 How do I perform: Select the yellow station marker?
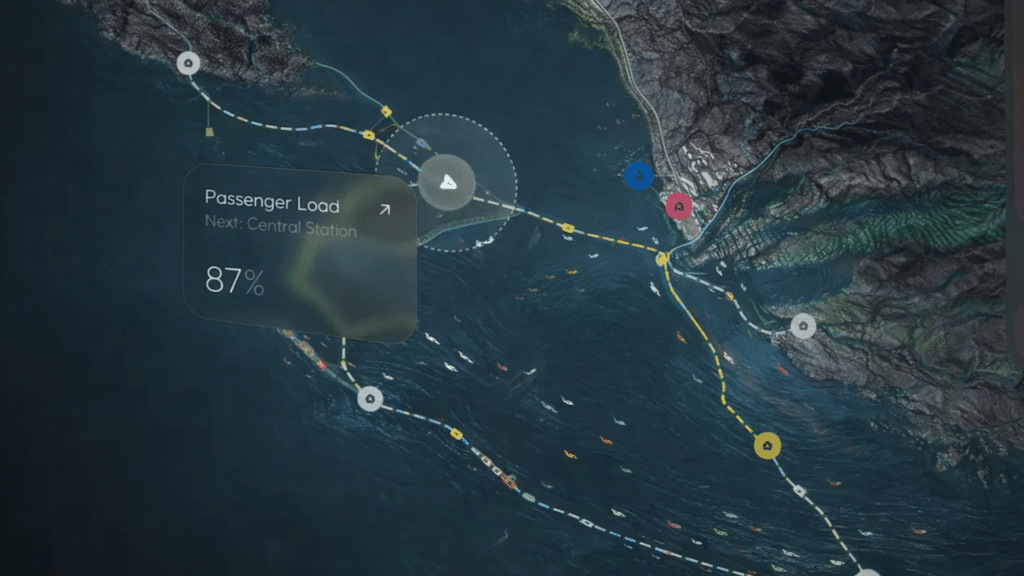pos(767,447)
